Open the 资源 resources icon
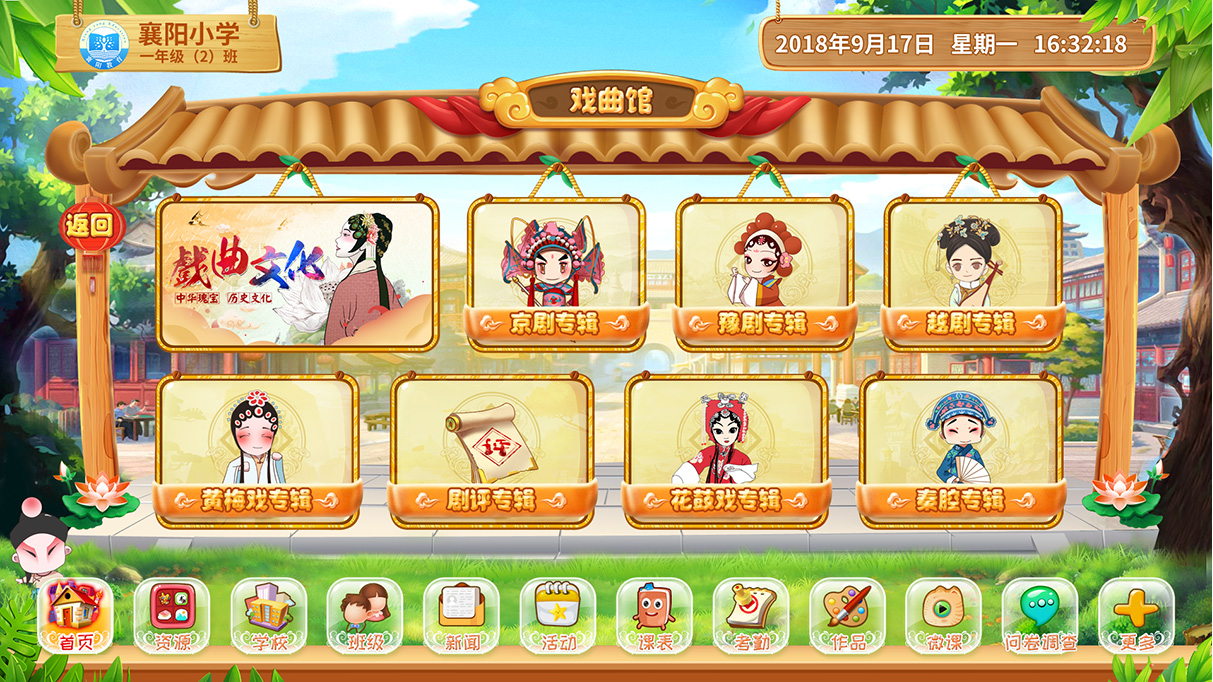The height and width of the screenshot is (682, 1213). click(172, 615)
